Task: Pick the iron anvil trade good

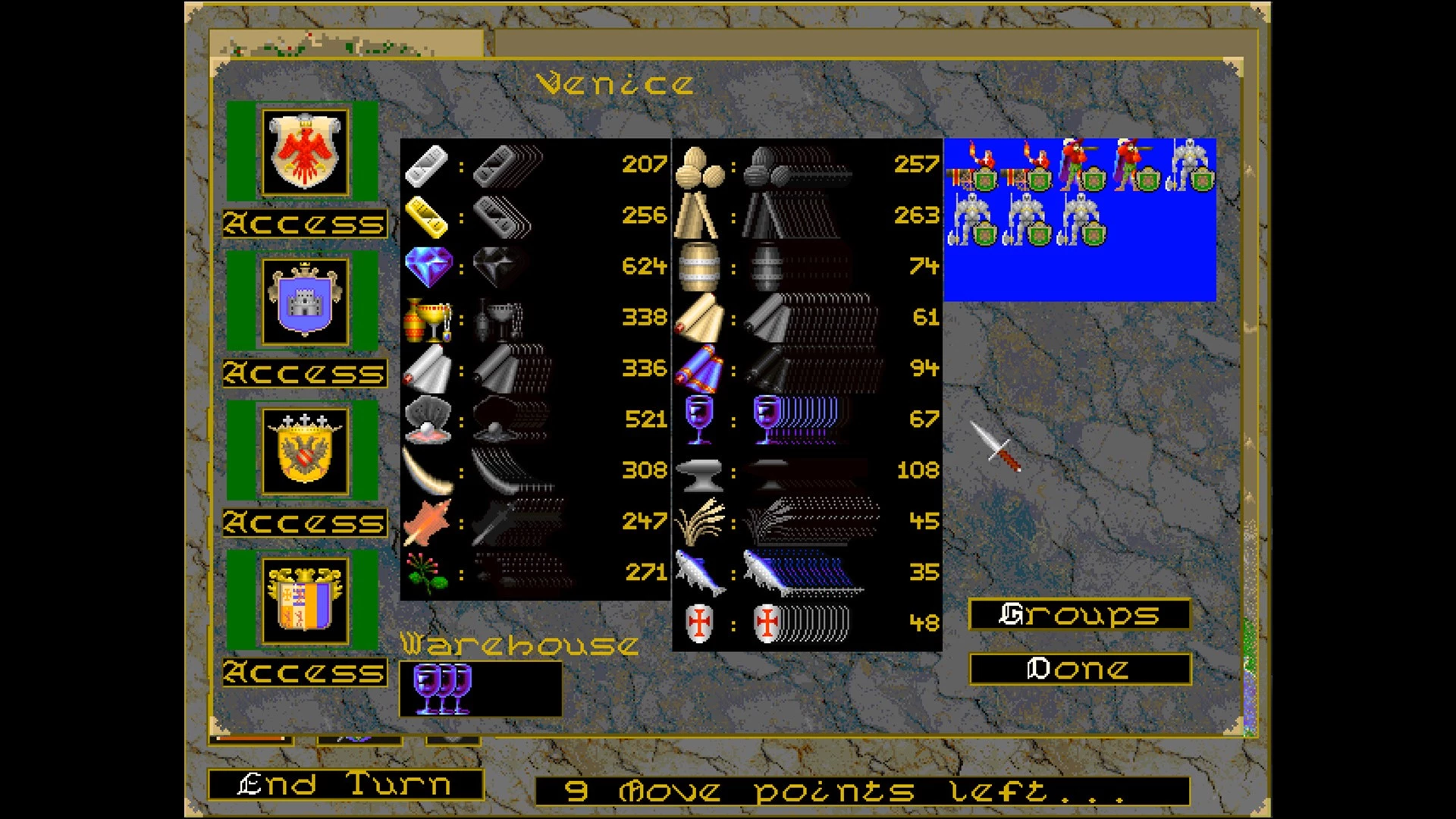Action: tap(698, 472)
